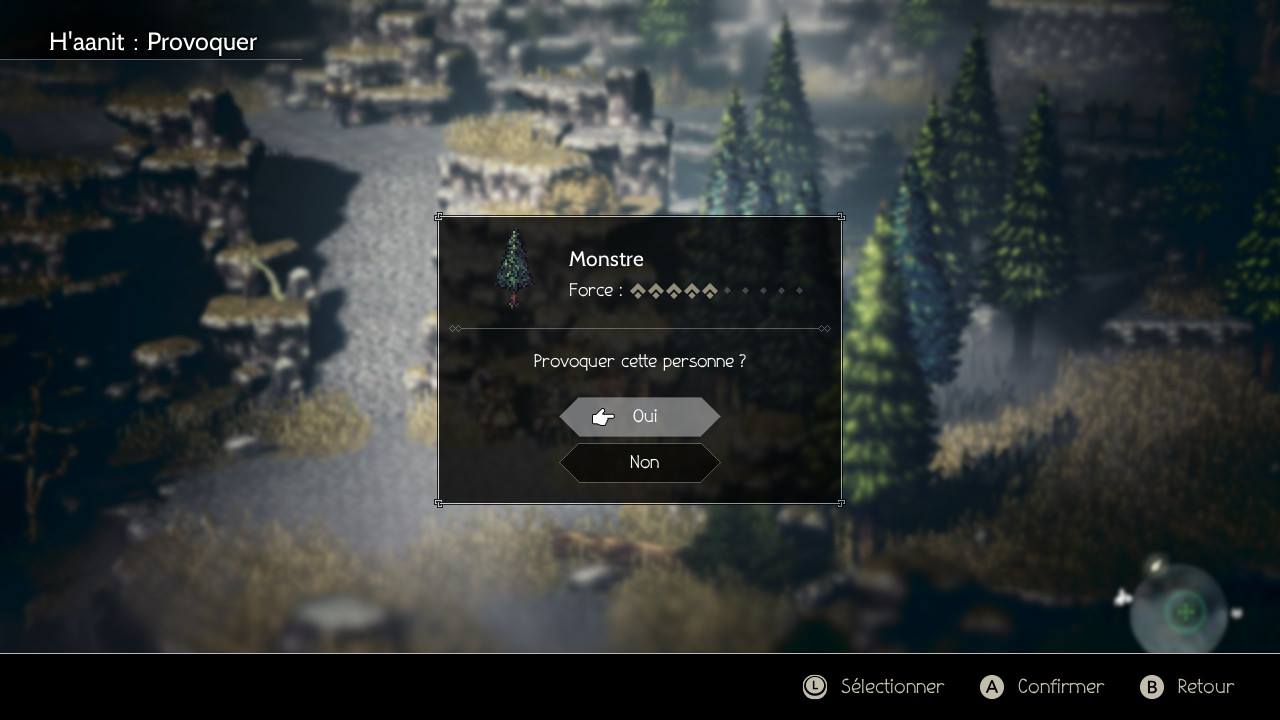
Task: Click the last empty Force diamond icon
Action: pos(800,290)
